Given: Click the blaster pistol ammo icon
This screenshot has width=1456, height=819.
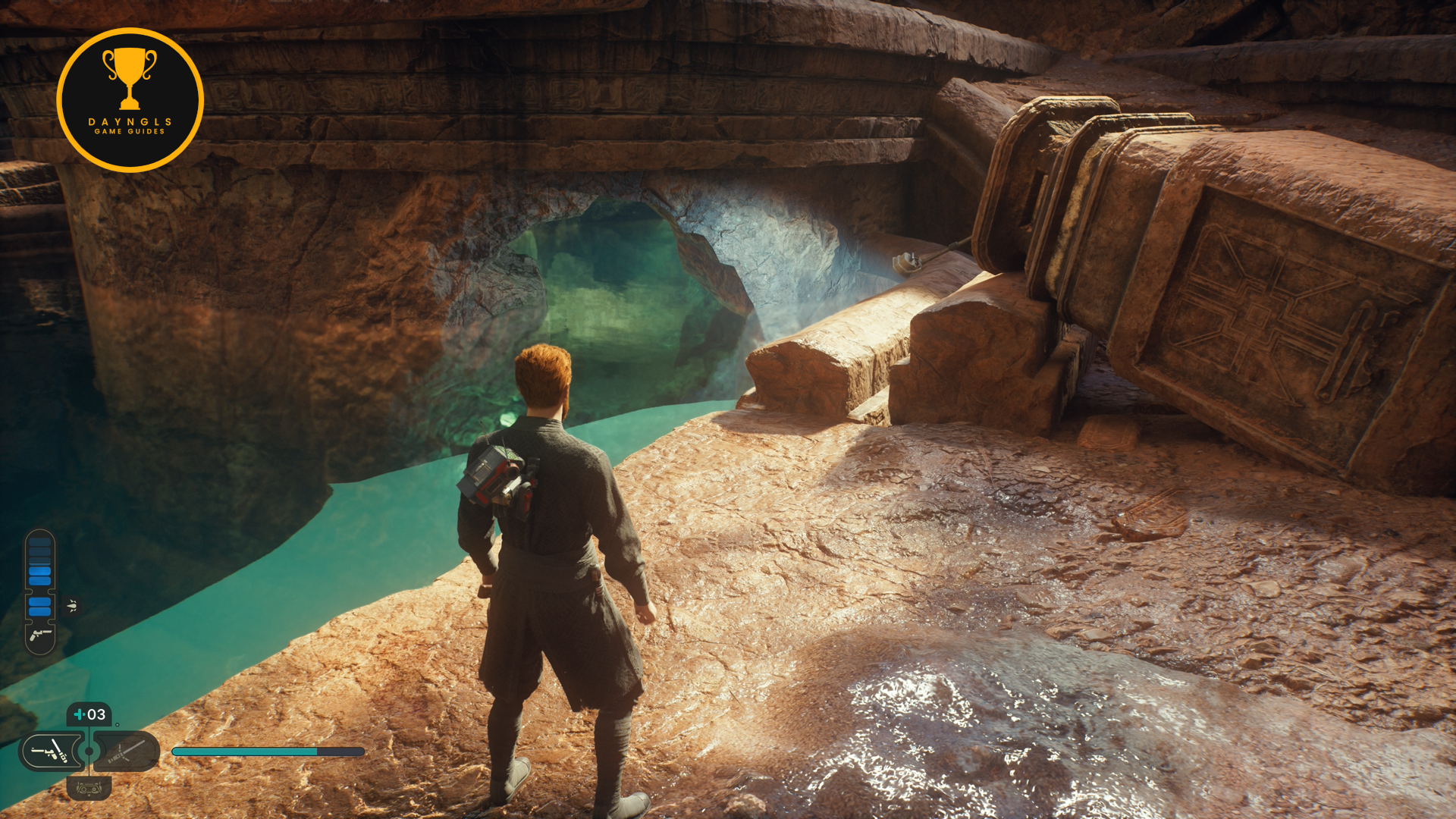Looking at the screenshot, I should [40, 635].
